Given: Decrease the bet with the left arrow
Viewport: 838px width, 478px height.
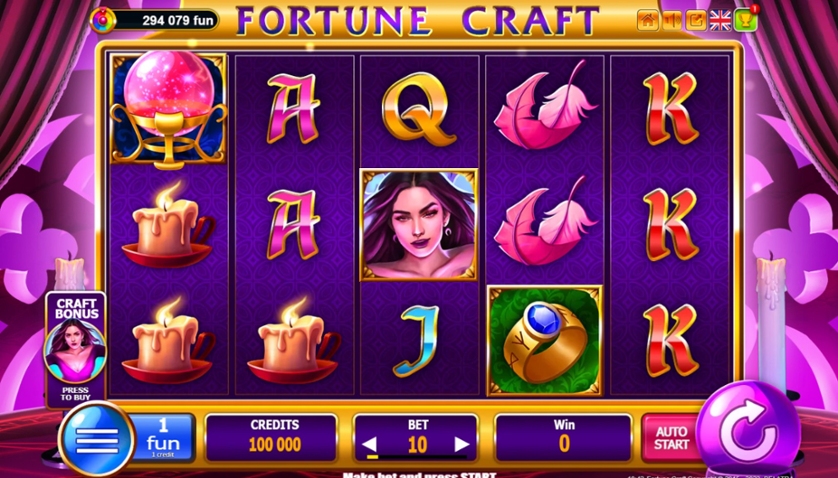Looking at the screenshot, I should point(370,445).
